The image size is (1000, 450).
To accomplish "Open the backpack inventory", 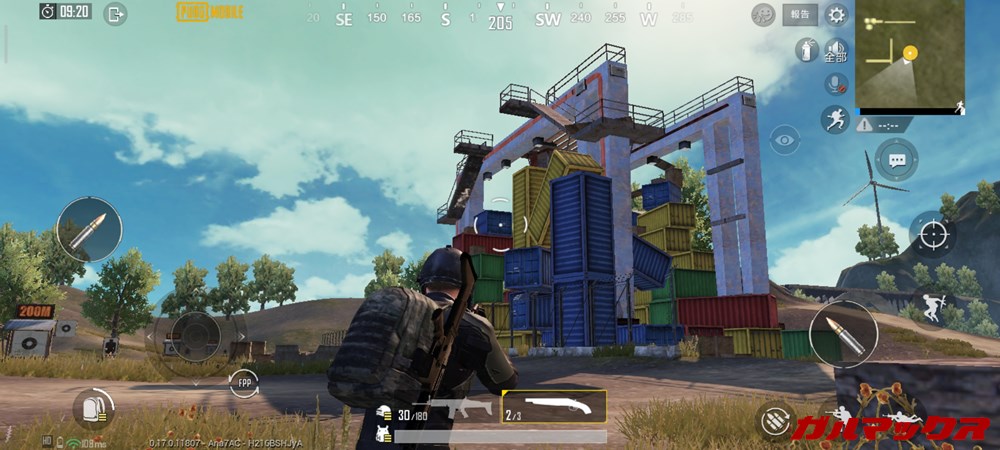I will coord(93,408).
